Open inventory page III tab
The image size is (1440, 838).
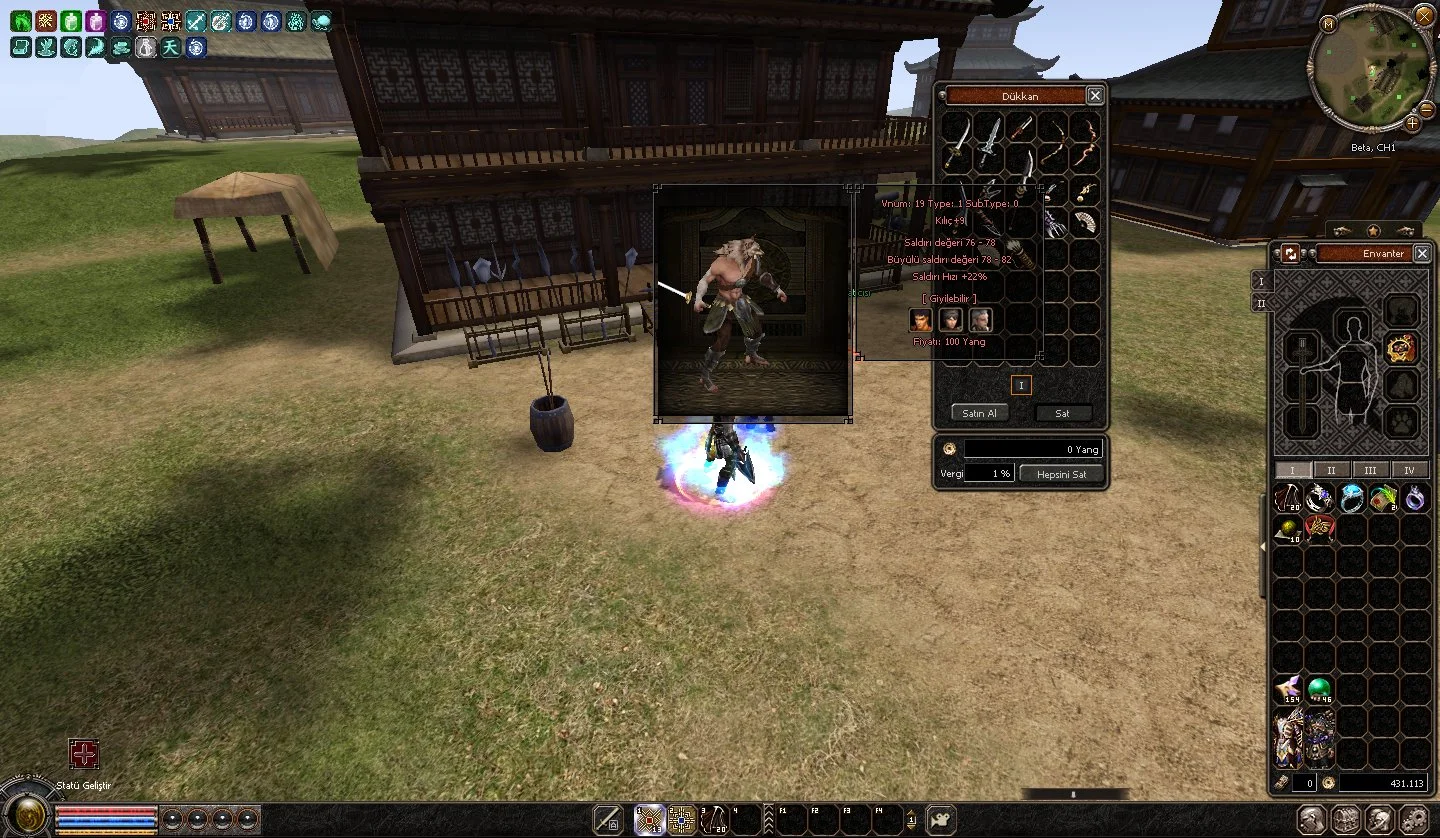[x=1370, y=470]
